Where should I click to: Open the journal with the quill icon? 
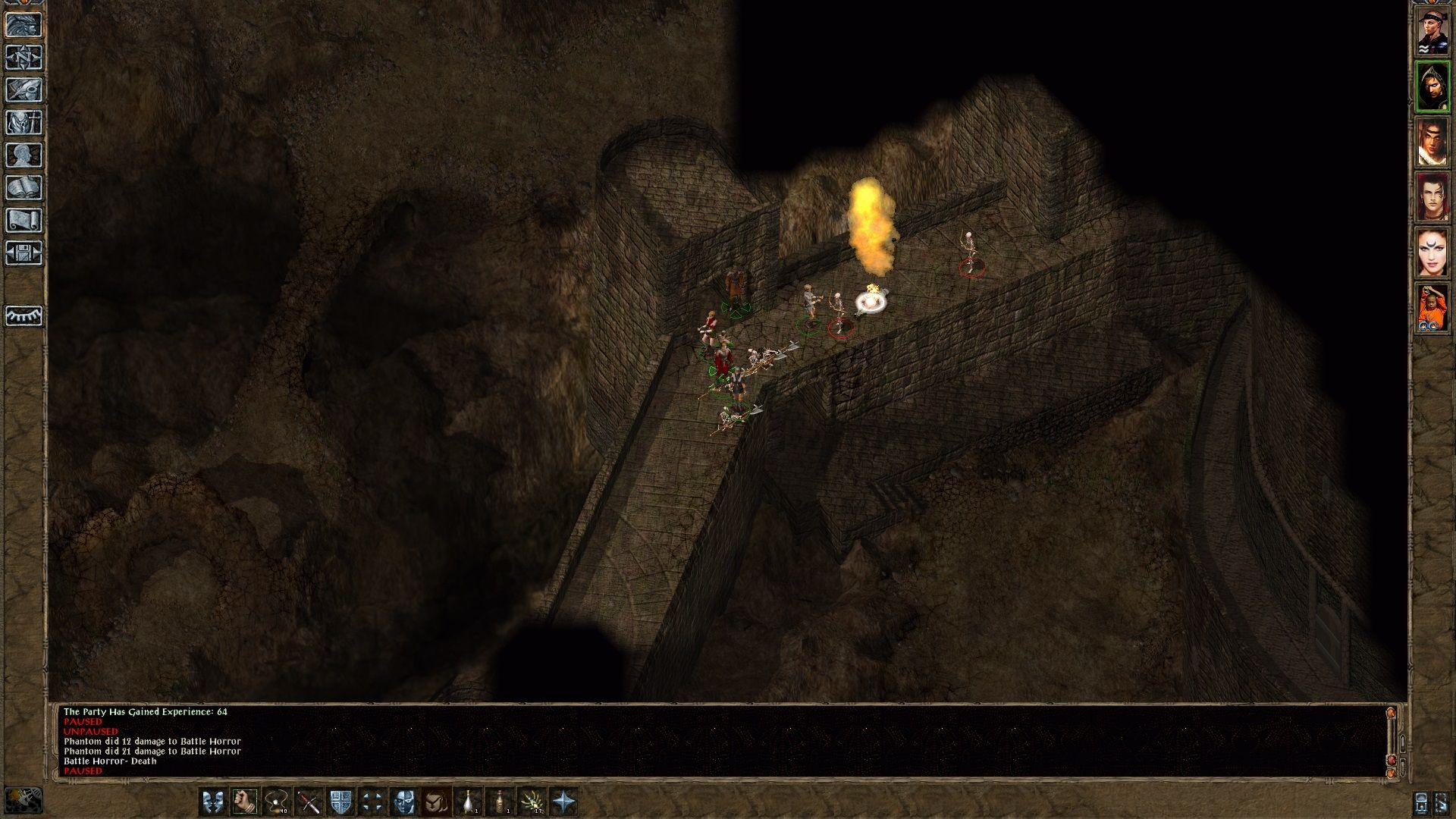coord(24,90)
